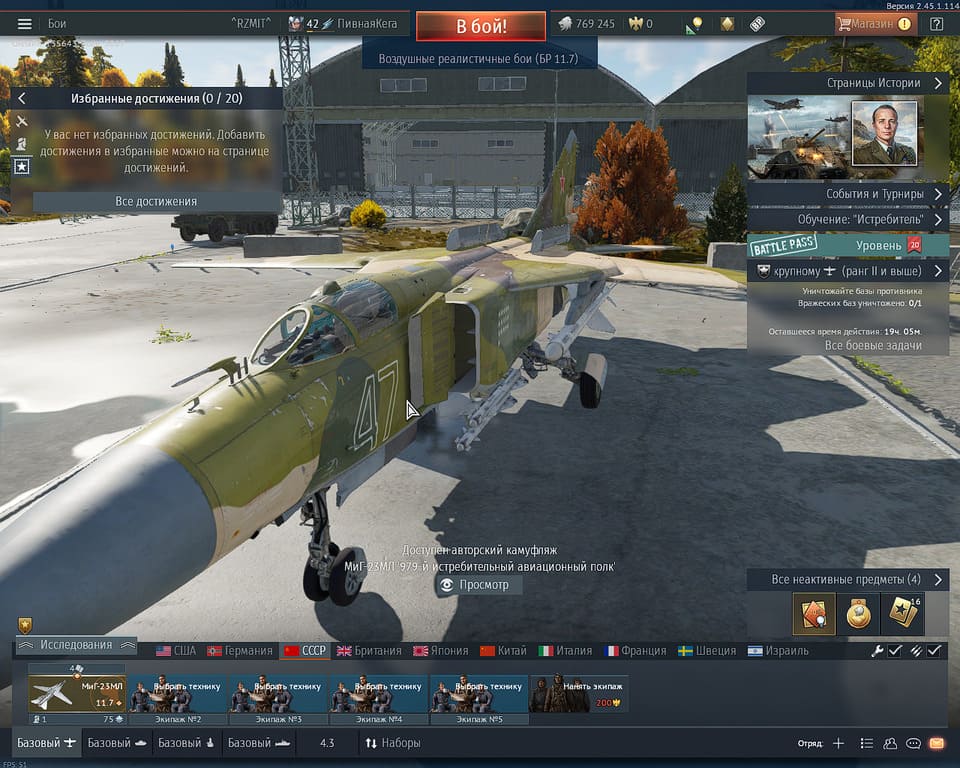
Task: Open the 'Исследования' research tree
Action: coord(76,646)
